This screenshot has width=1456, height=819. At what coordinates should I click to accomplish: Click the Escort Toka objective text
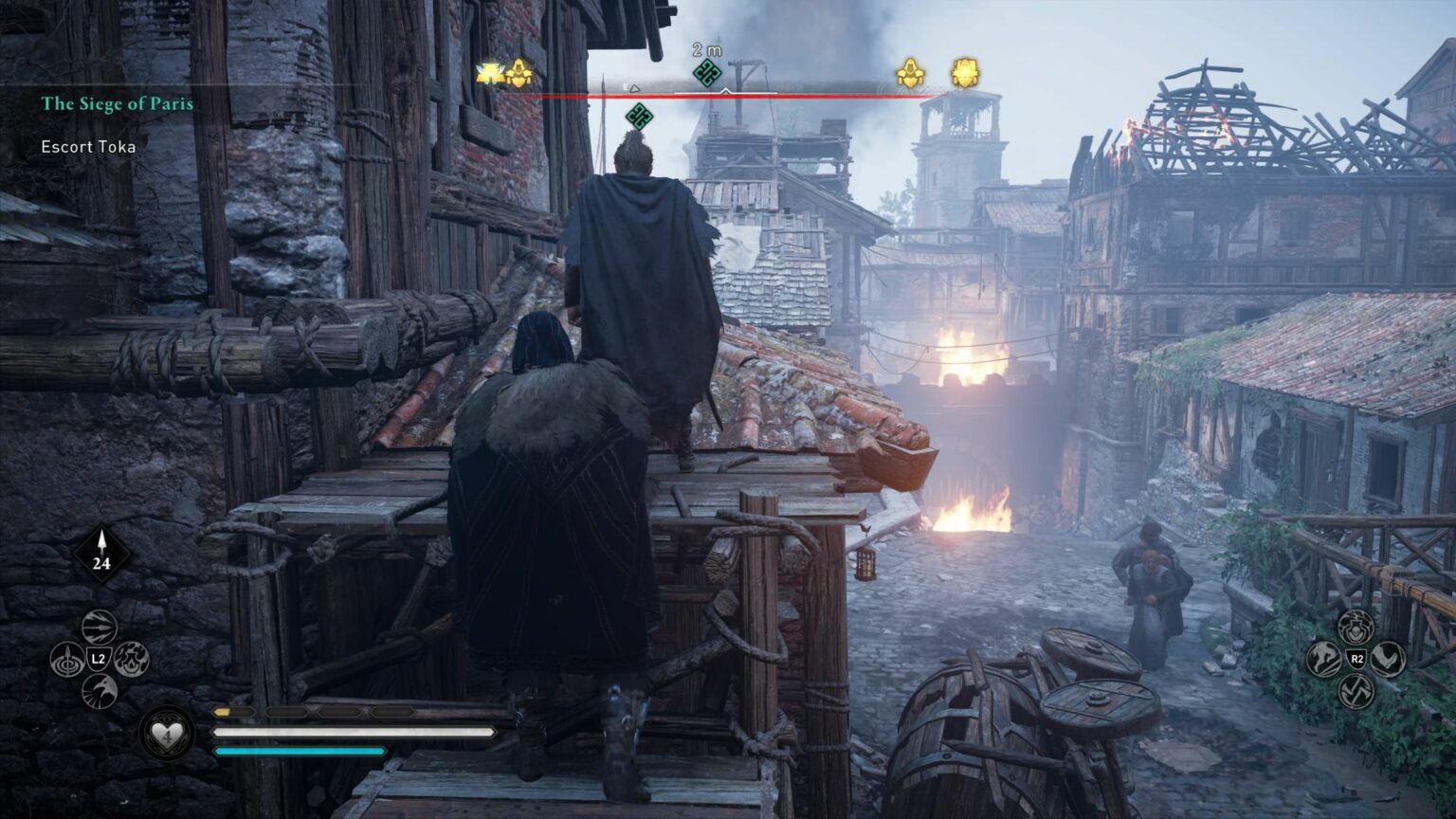pyautogui.click(x=88, y=147)
